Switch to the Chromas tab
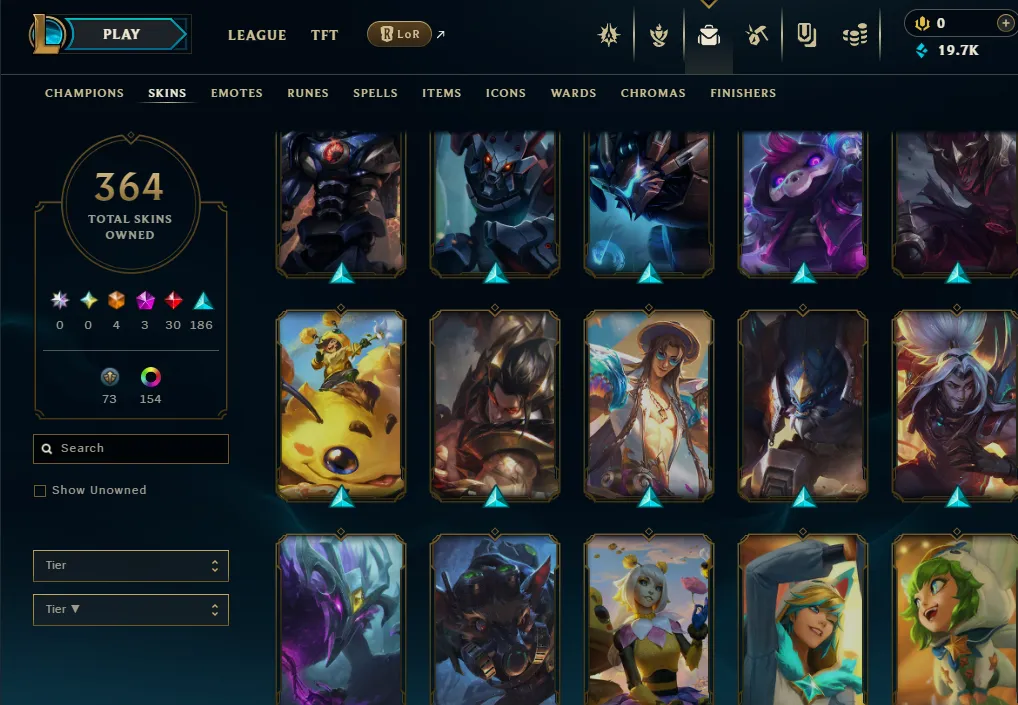The image size is (1018, 705). pos(653,93)
